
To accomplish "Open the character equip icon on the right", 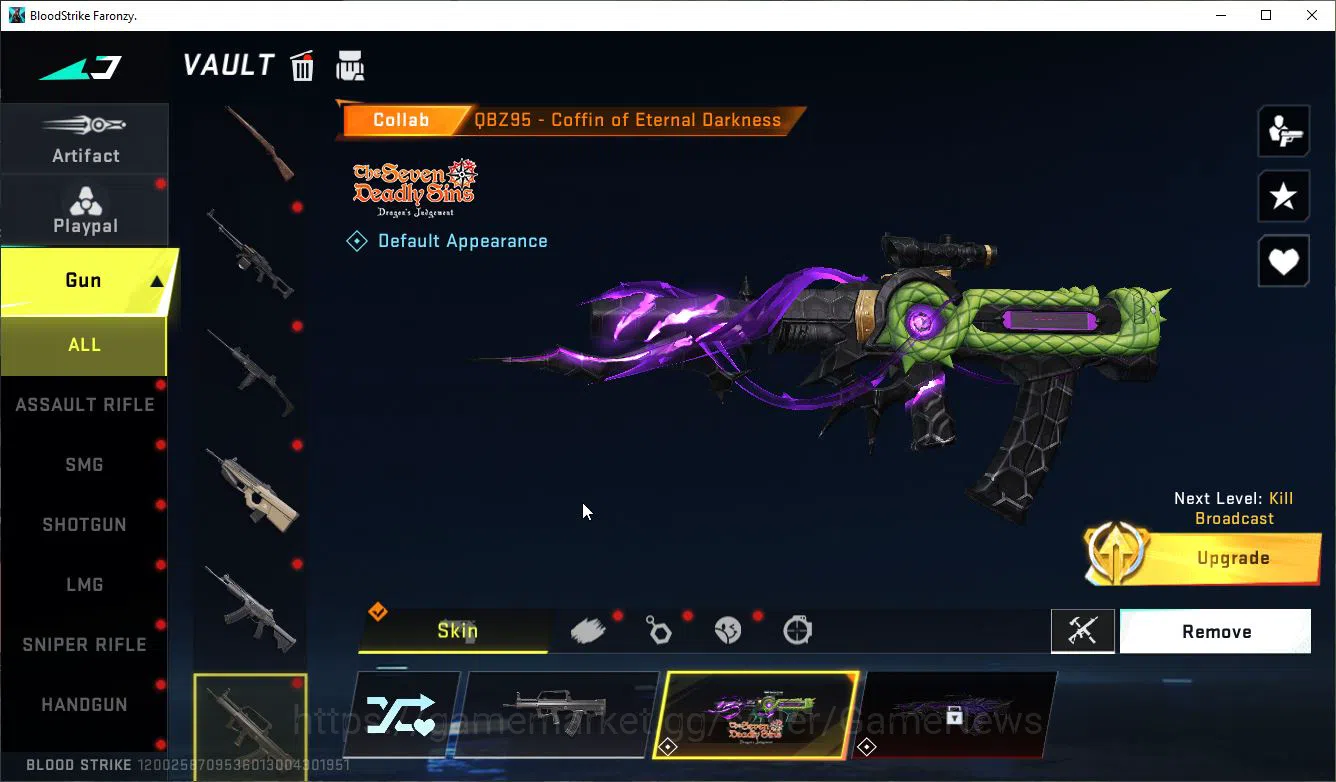I will point(1283,130).
